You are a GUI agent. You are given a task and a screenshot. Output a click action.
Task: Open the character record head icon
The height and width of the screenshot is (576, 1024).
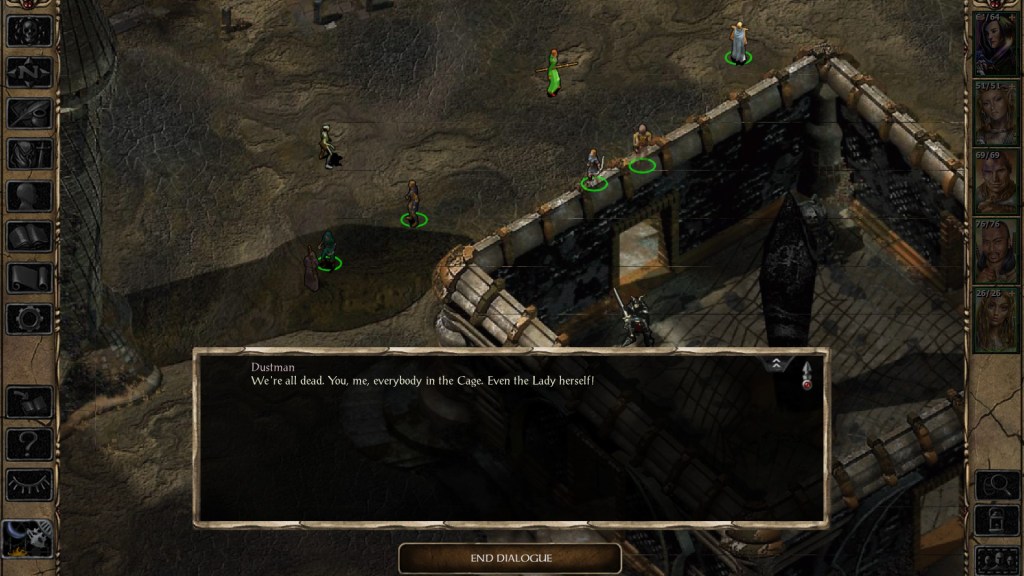coord(29,196)
